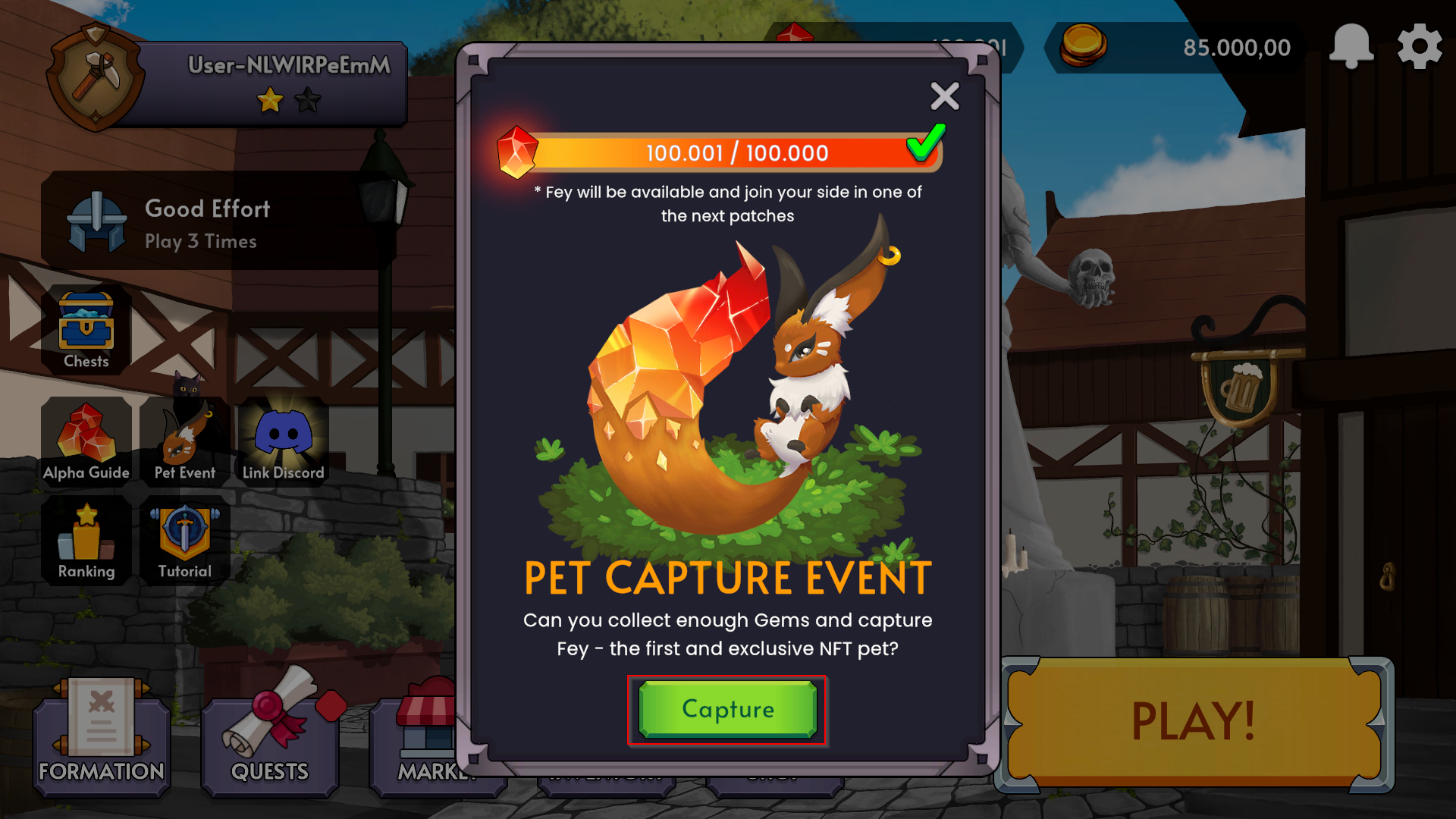Open the settings gear
Screen dimensions: 1456x819
click(1420, 45)
